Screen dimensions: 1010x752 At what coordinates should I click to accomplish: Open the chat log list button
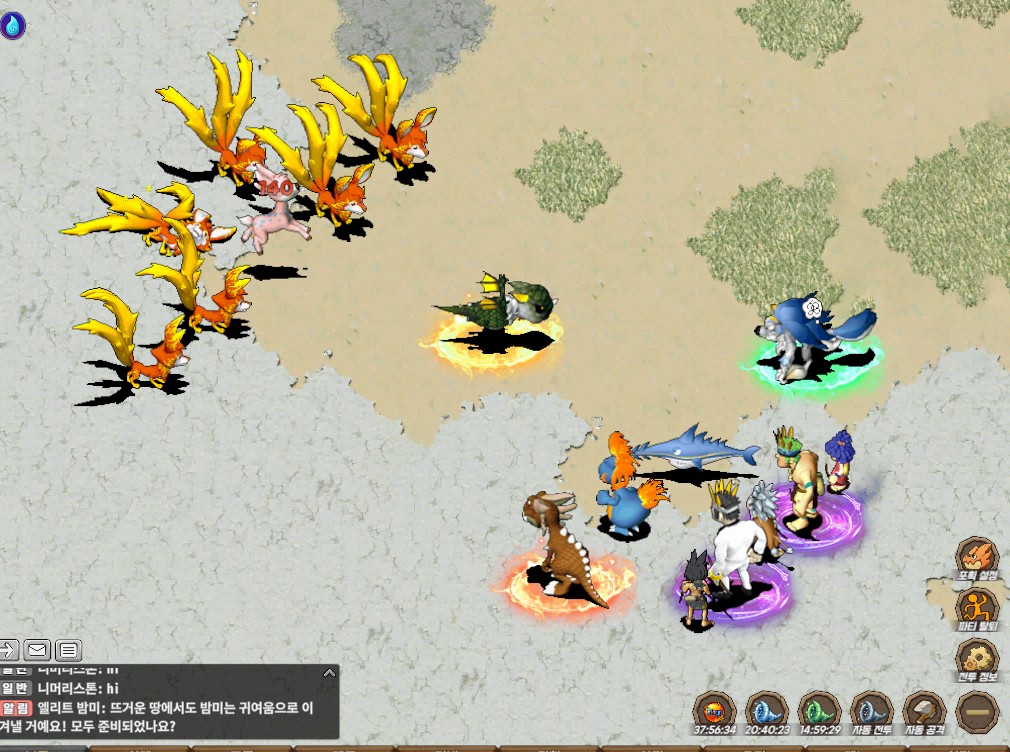pyautogui.click(x=68, y=651)
